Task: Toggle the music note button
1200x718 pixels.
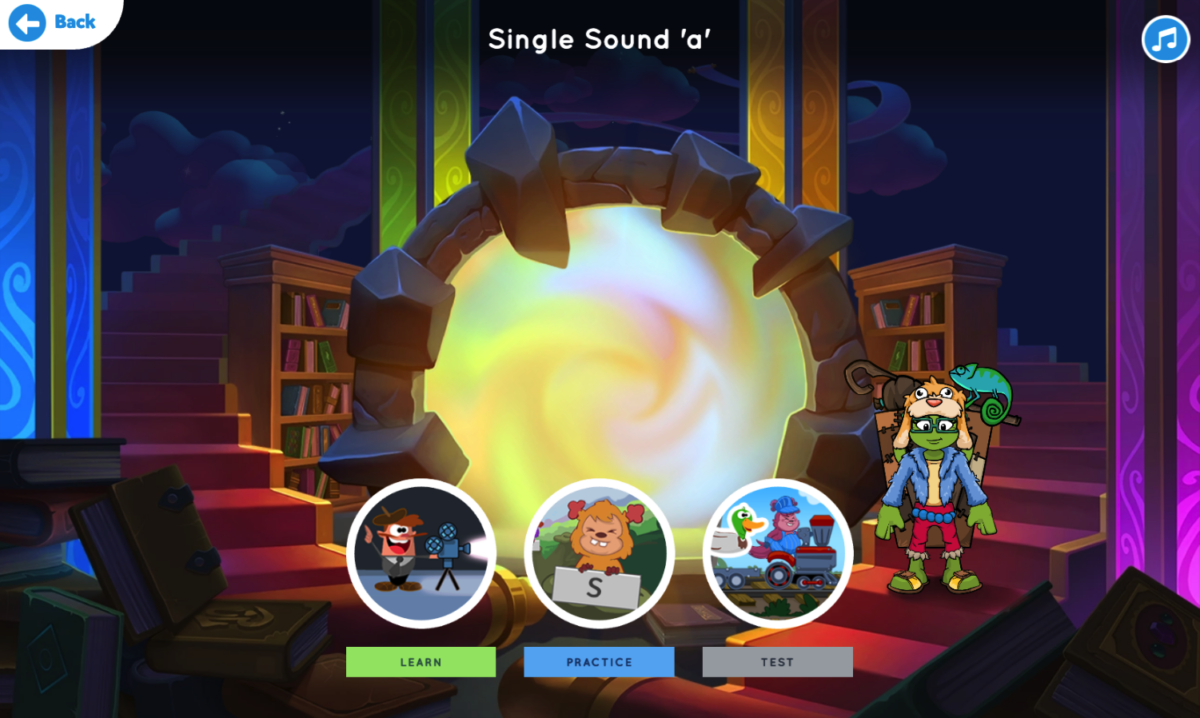Action: click(1165, 39)
